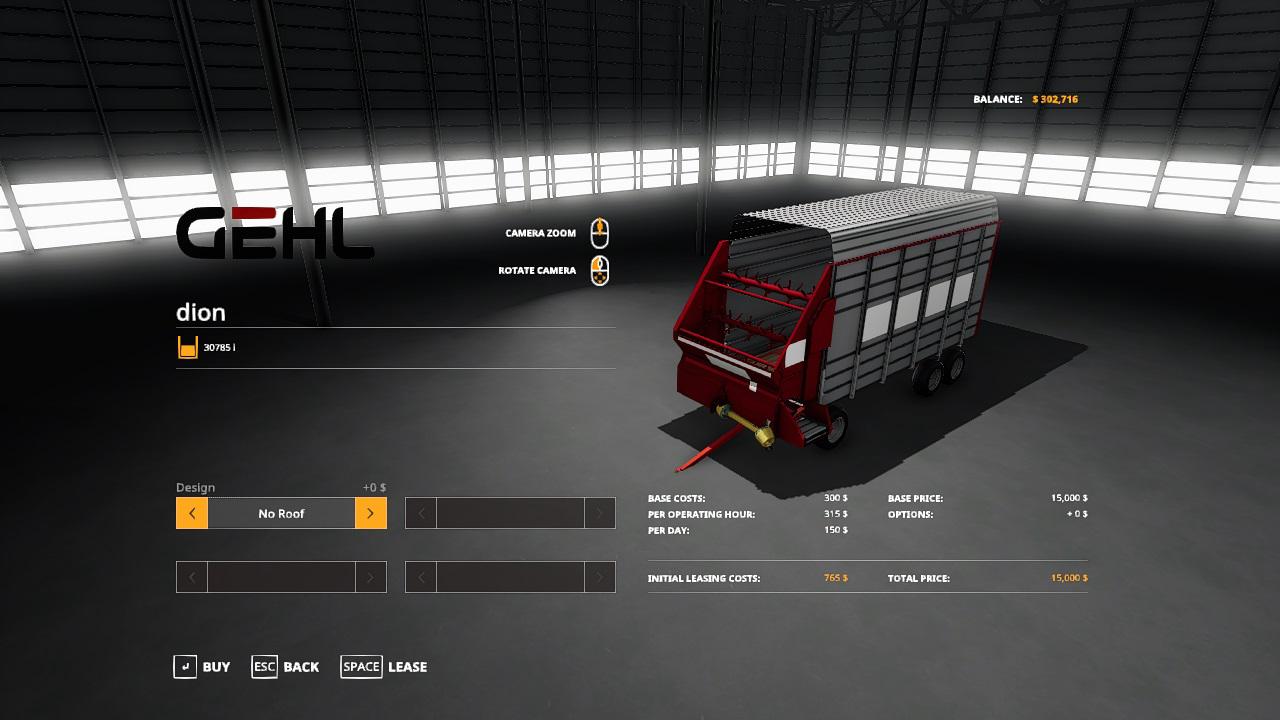Select the previous Design option
Screen dimensions: 1280x720
point(192,514)
